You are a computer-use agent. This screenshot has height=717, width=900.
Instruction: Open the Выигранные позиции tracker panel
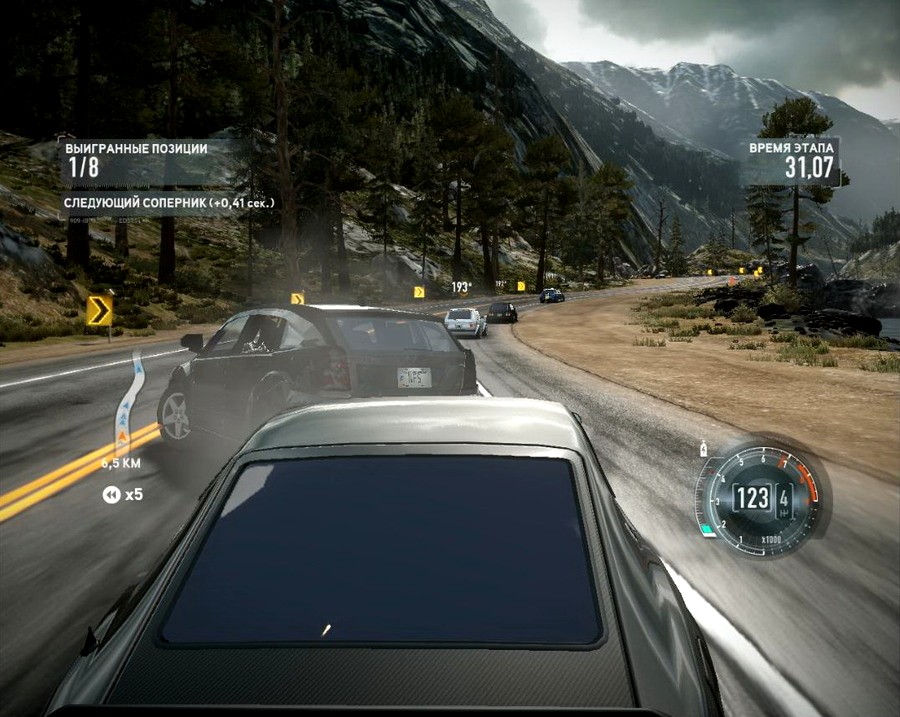pos(138,160)
